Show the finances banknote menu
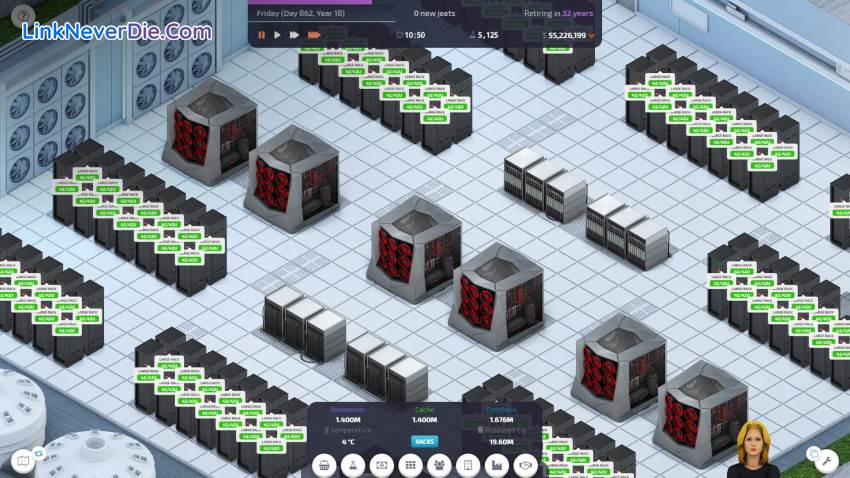This screenshot has height=478, width=850. [x=381, y=465]
